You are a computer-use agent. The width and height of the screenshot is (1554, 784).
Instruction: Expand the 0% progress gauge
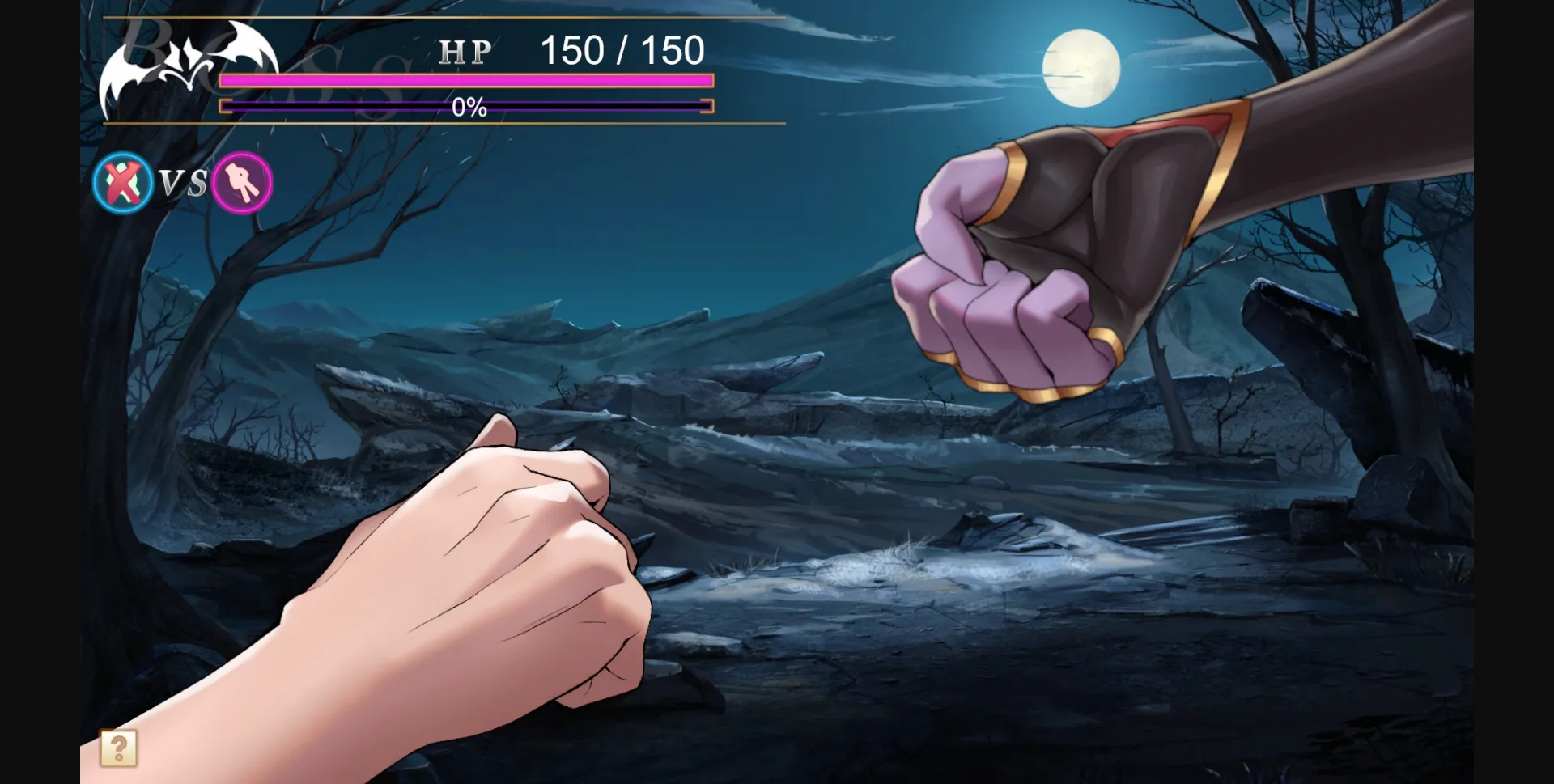click(x=466, y=106)
